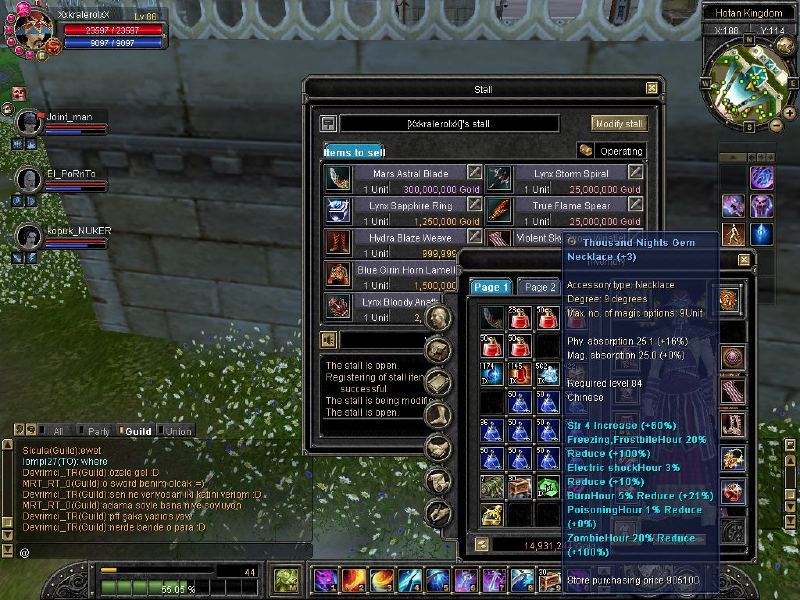
Task: Open the Guild chat tab
Action: click(x=137, y=431)
